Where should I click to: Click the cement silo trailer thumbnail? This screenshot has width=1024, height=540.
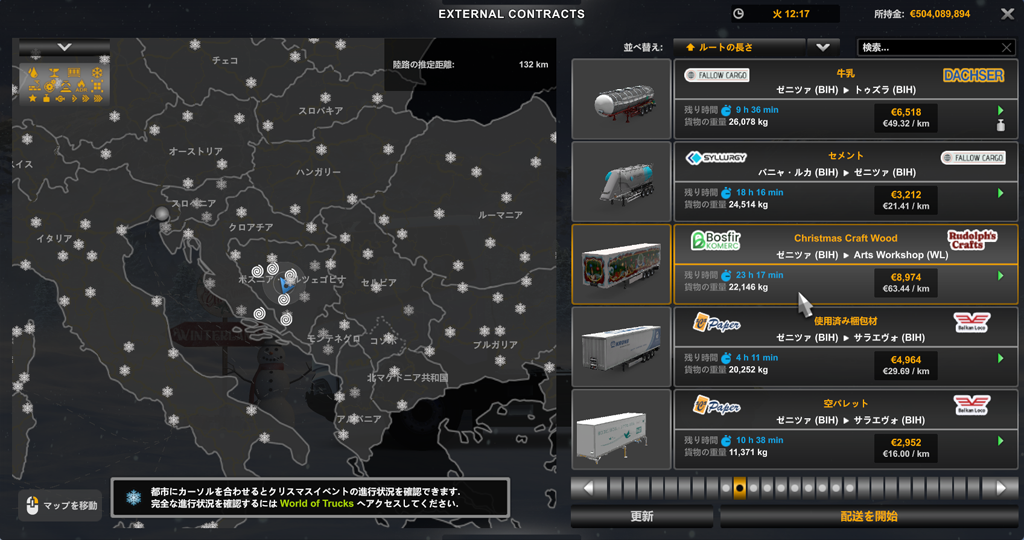(x=621, y=182)
